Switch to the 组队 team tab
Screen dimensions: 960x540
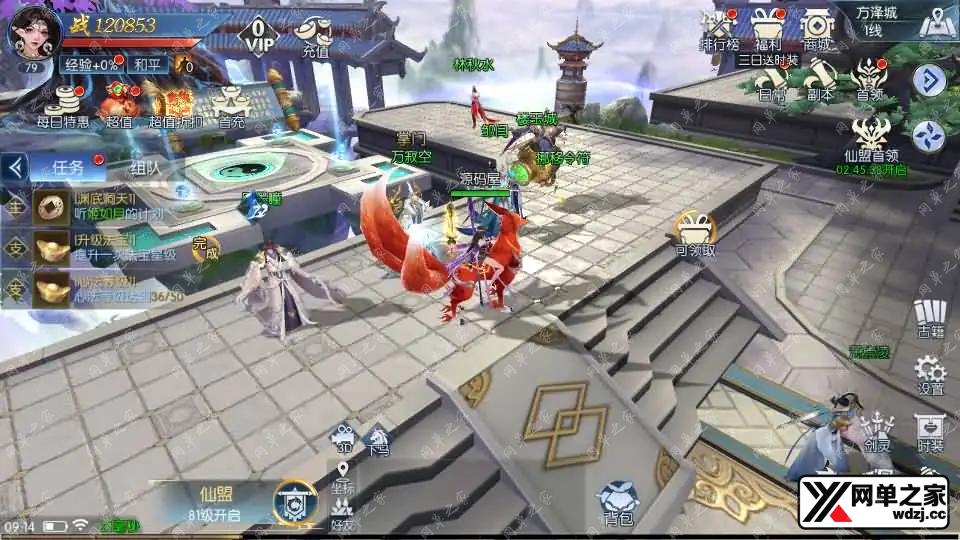(x=145, y=167)
